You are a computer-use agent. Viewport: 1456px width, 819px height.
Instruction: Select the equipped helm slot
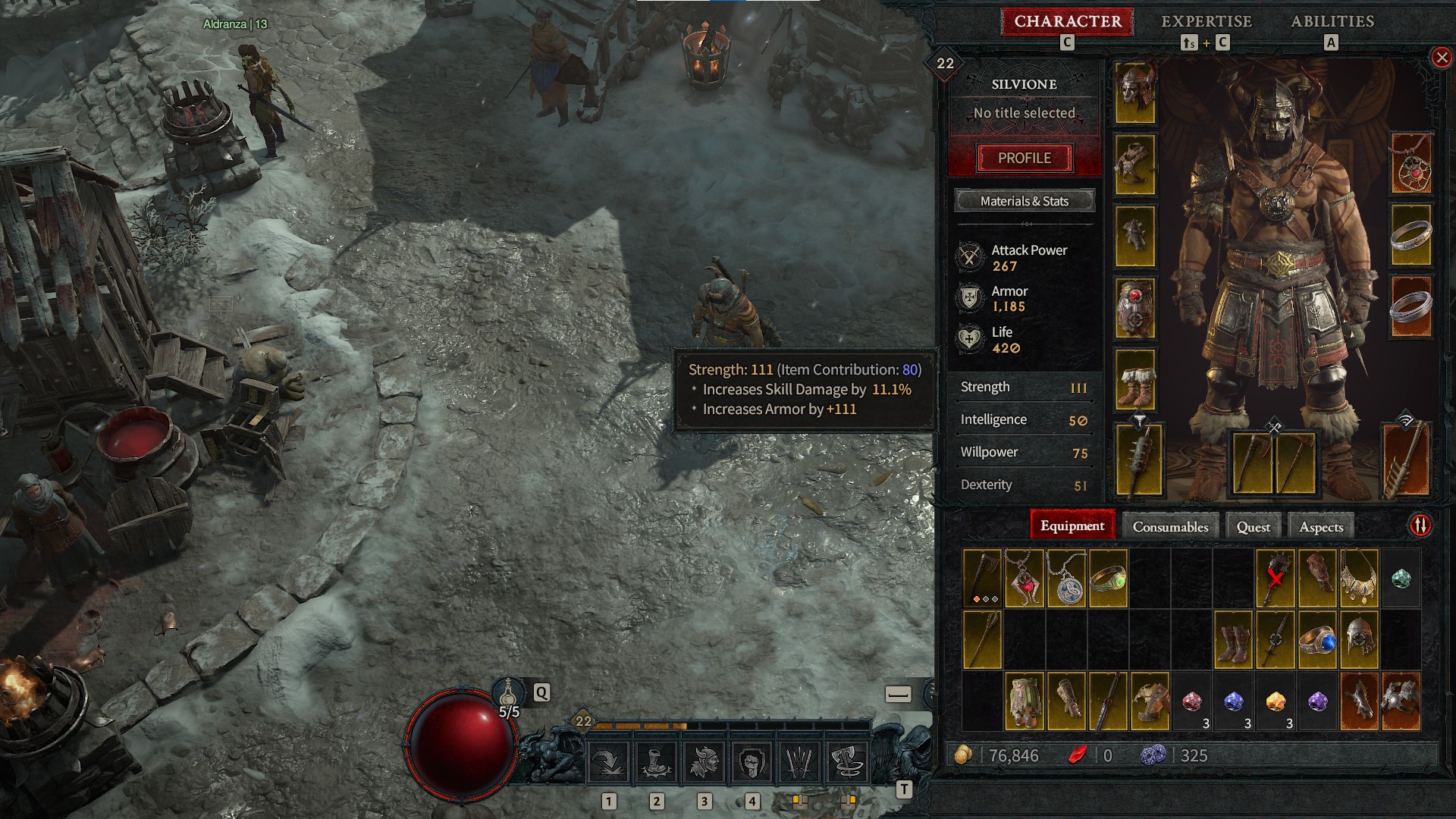[1135, 93]
